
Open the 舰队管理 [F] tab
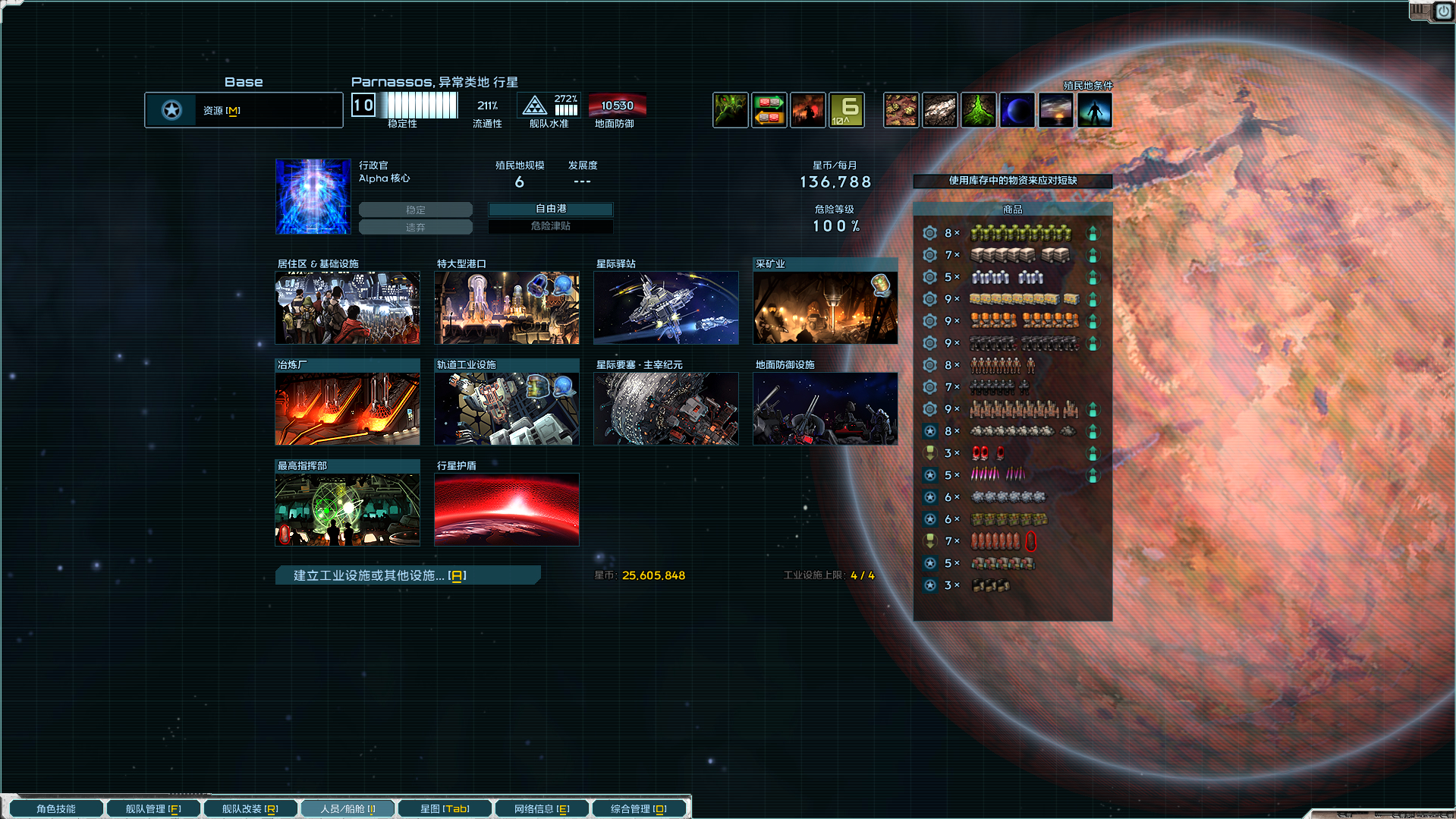coord(153,808)
